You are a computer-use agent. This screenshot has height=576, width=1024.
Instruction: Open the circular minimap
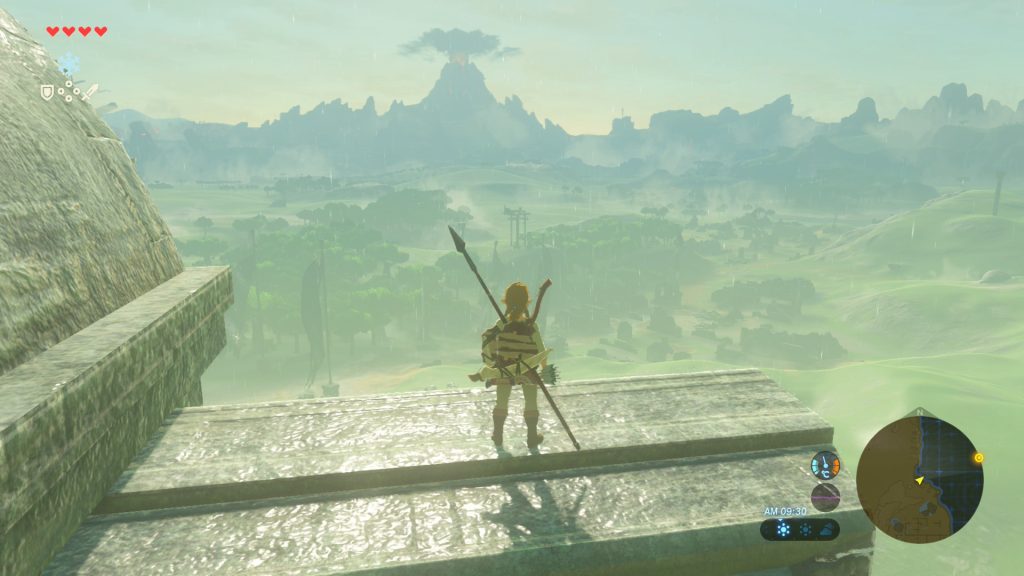[x=919, y=479]
